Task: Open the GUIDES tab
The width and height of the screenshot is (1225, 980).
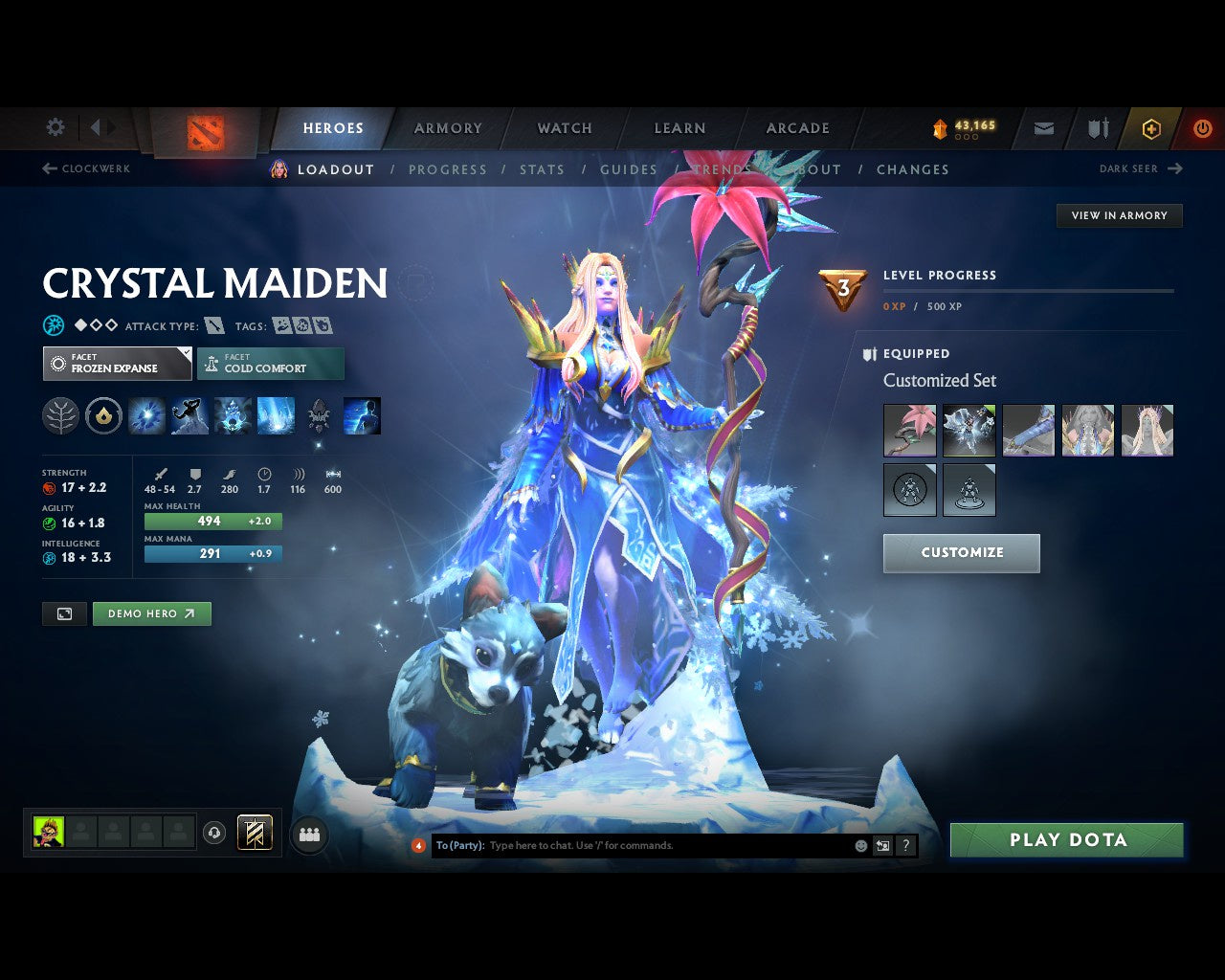Action: pyautogui.click(x=628, y=169)
